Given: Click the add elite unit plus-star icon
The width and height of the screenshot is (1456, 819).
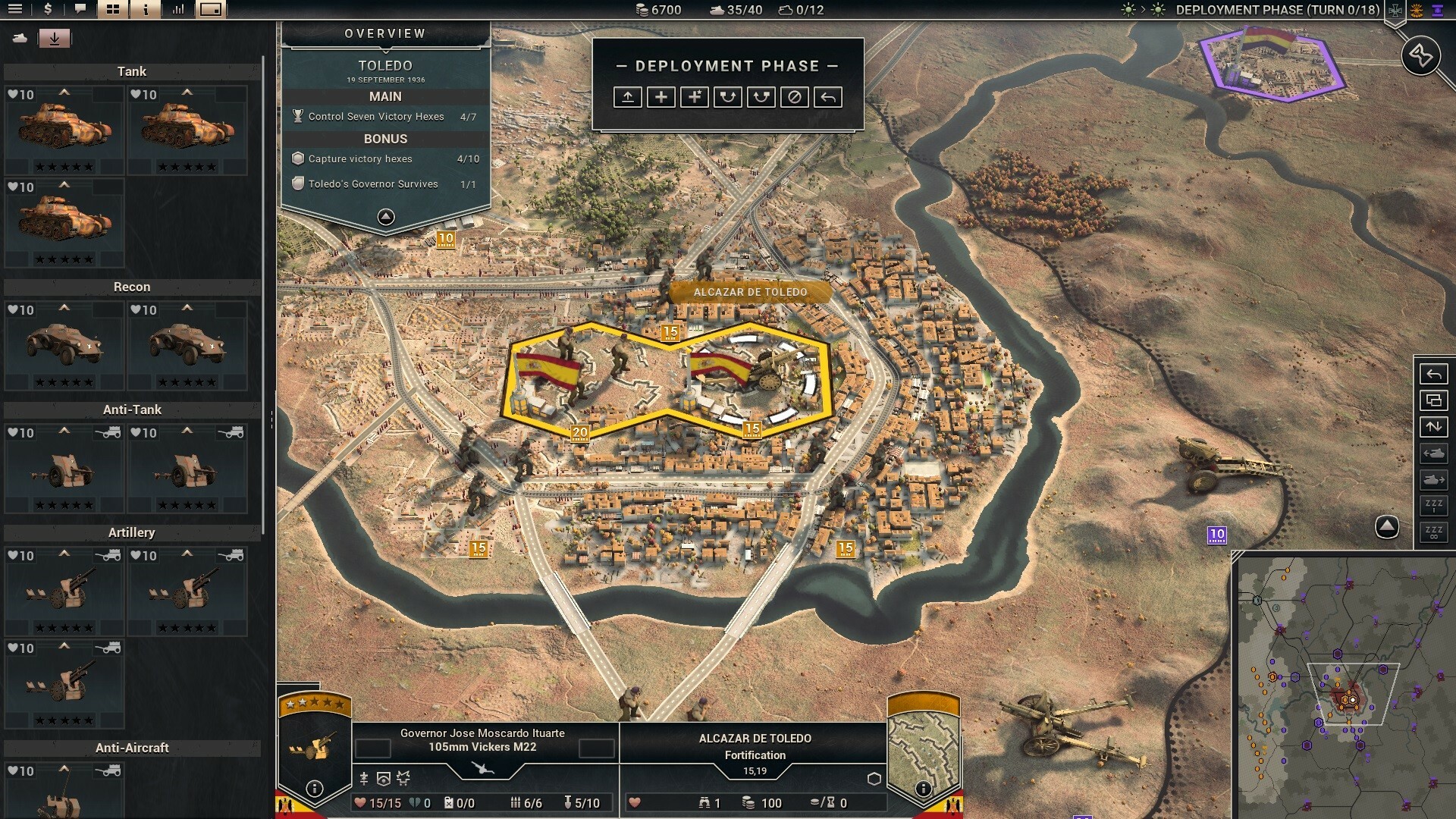Looking at the screenshot, I should (x=694, y=97).
